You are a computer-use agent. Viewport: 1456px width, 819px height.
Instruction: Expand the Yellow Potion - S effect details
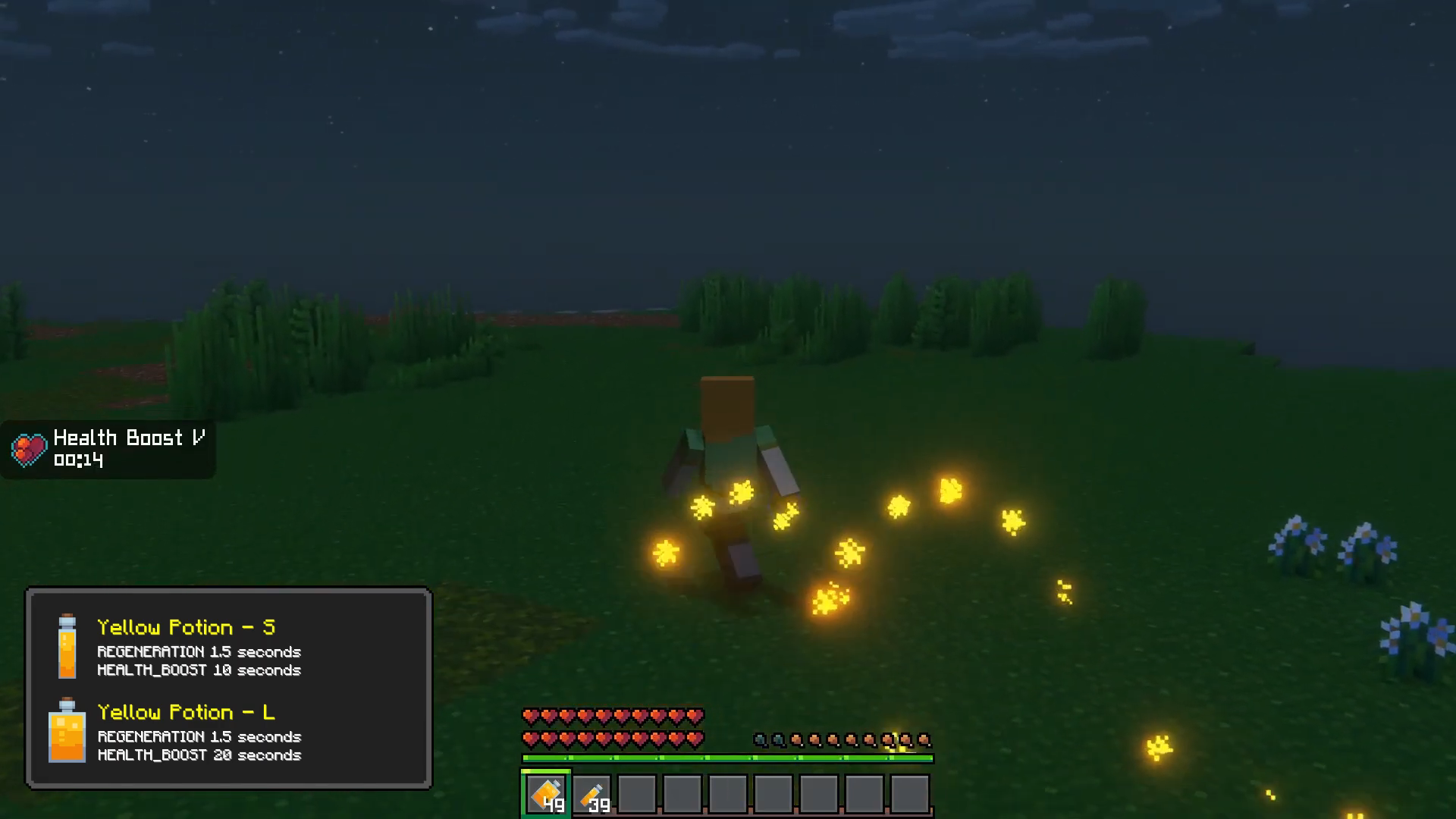[x=187, y=627]
